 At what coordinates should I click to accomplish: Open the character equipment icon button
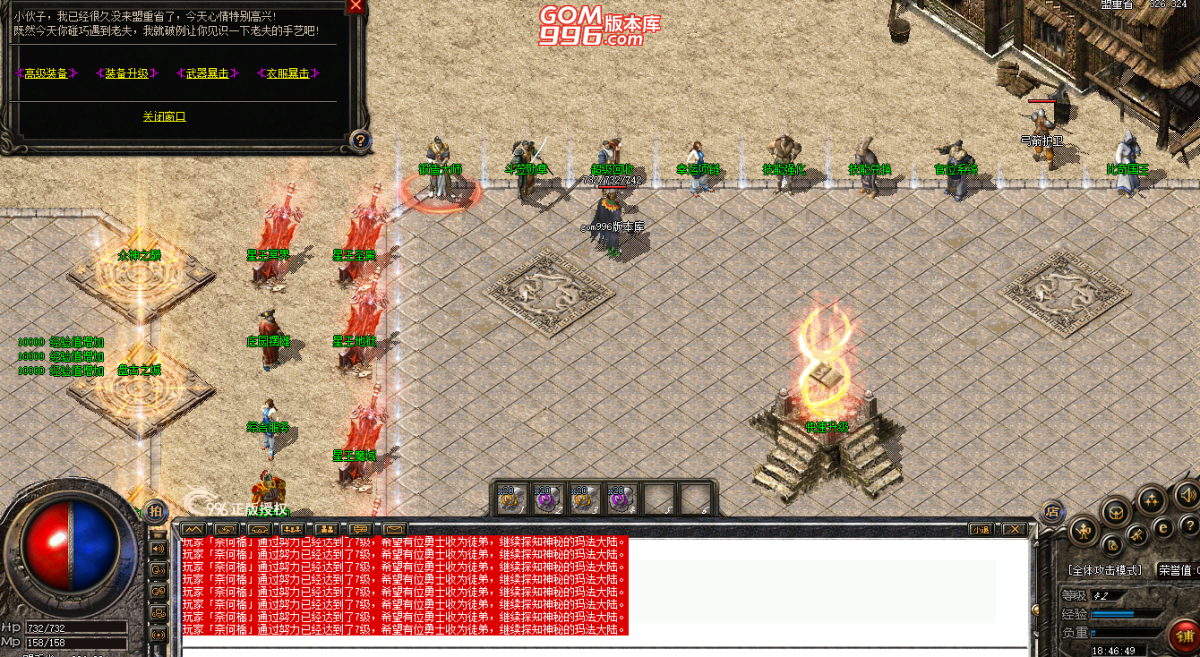(x=1082, y=529)
